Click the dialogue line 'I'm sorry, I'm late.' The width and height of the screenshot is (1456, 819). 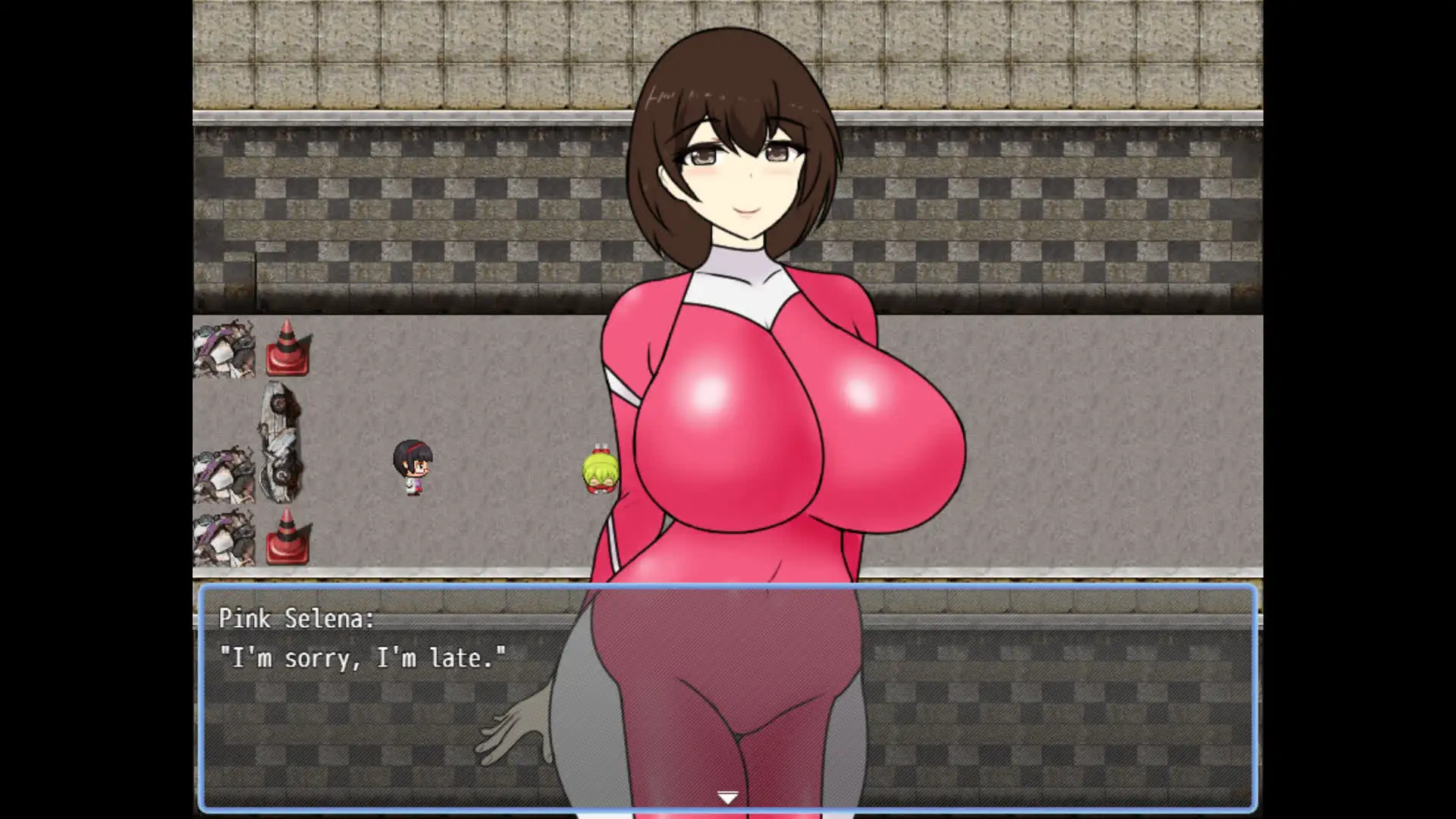tap(364, 658)
